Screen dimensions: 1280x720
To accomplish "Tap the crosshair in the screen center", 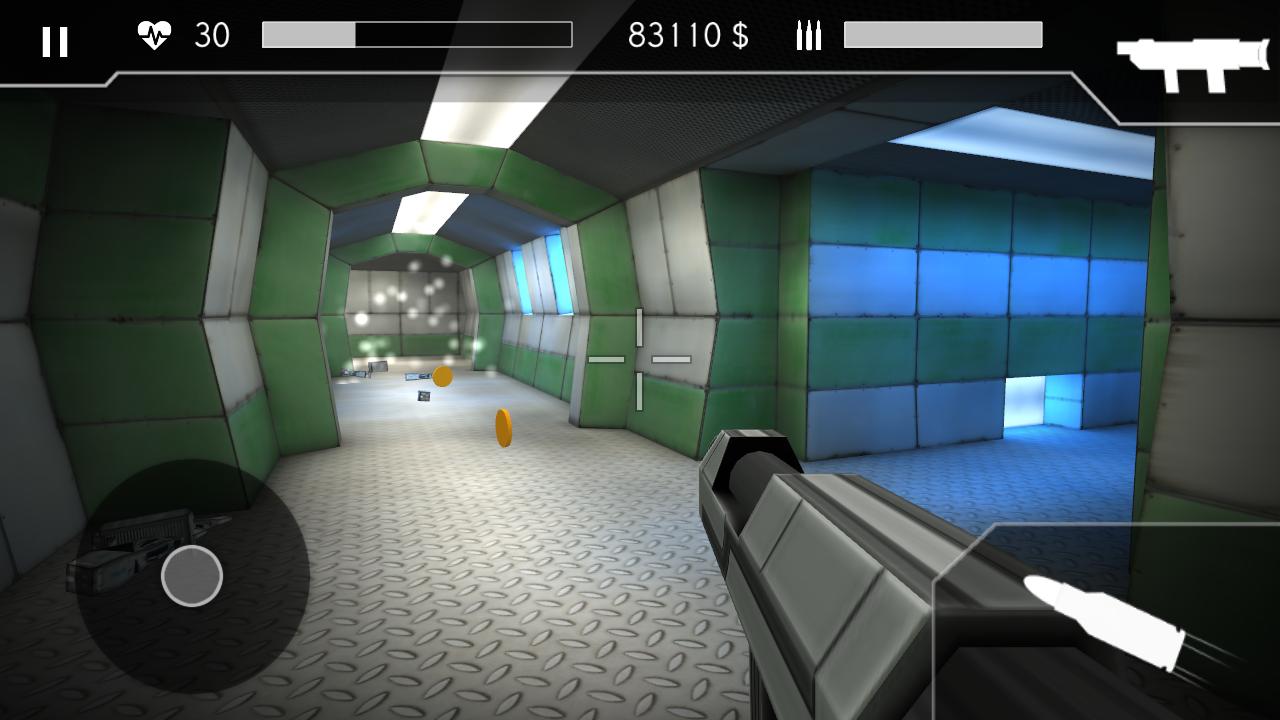I will pyautogui.click(x=640, y=357).
